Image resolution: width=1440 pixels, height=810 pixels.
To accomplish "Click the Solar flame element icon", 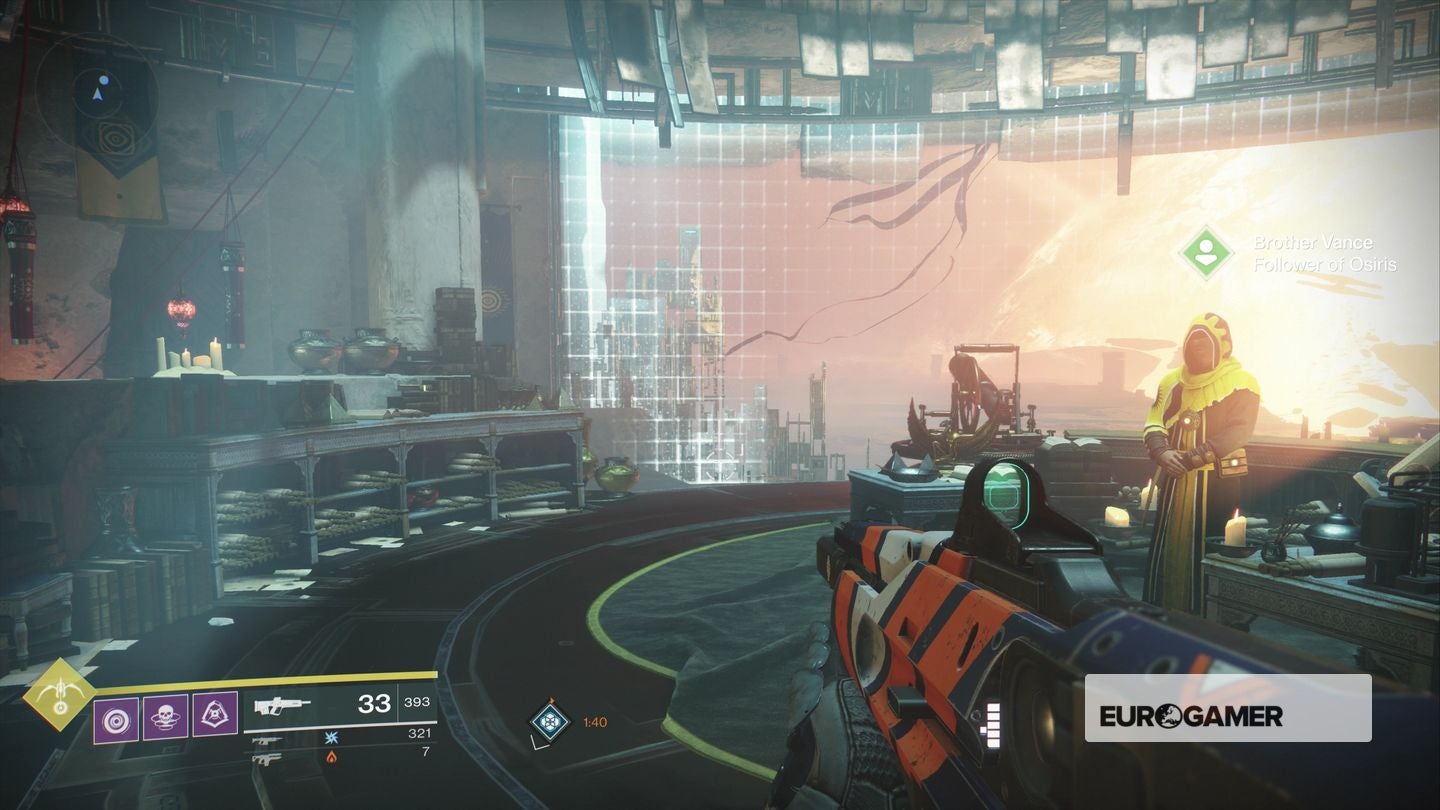I will (331, 756).
